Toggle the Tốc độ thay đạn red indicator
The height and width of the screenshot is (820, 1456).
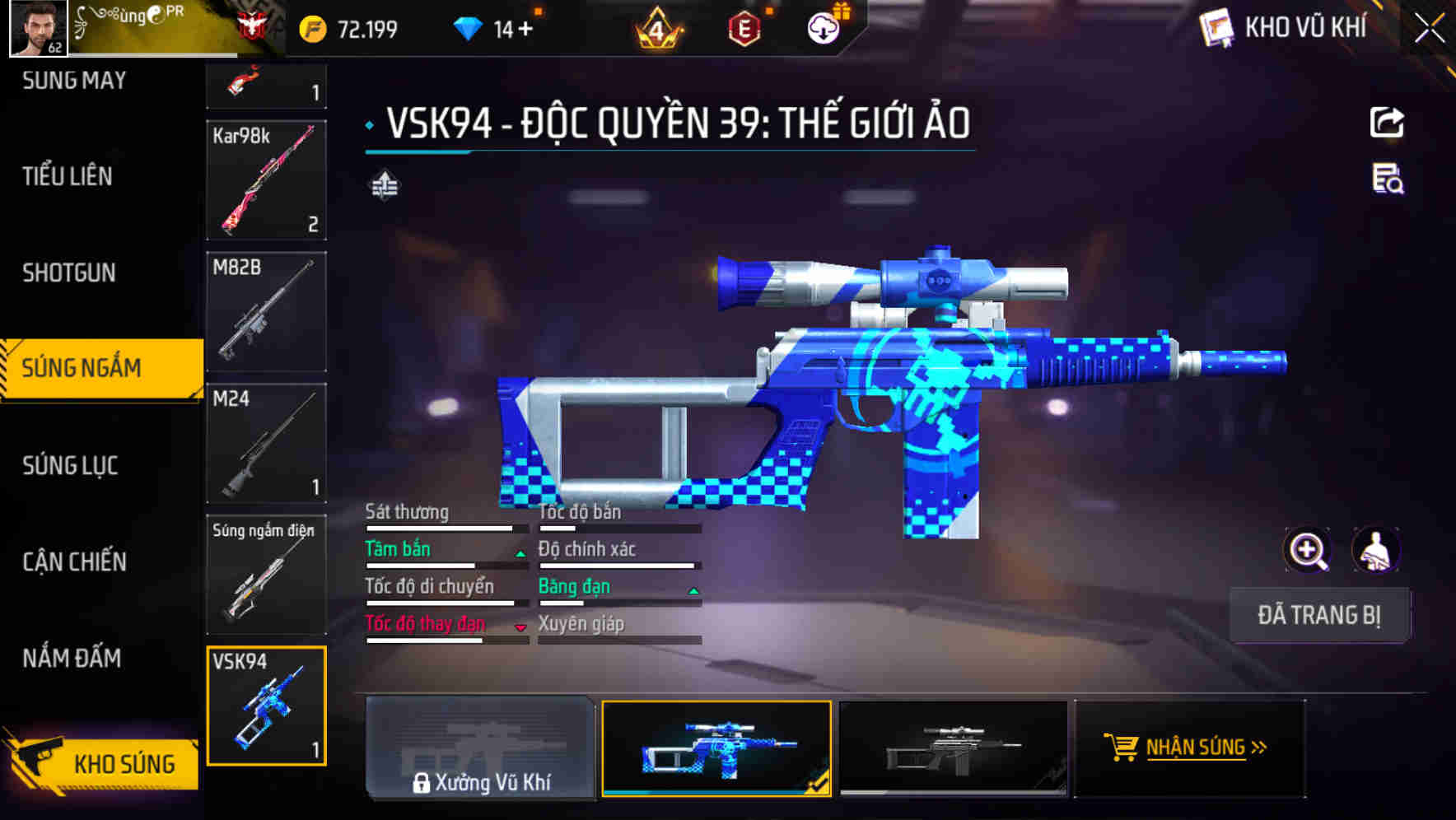click(520, 627)
